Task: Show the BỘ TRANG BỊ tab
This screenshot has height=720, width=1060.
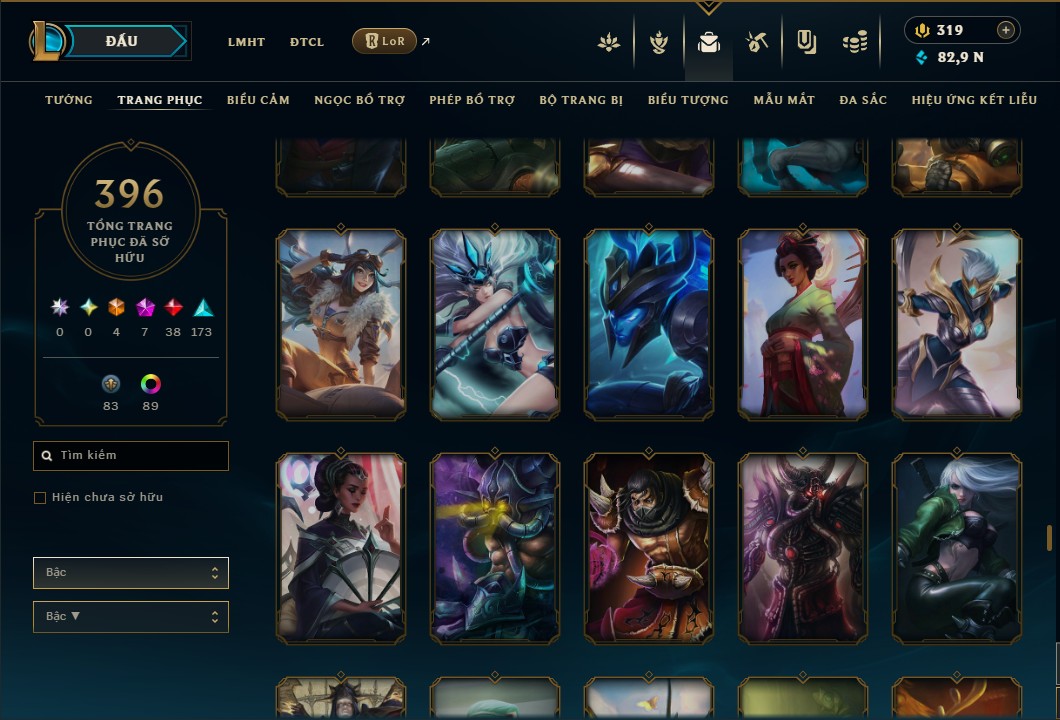Action: click(x=581, y=100)
